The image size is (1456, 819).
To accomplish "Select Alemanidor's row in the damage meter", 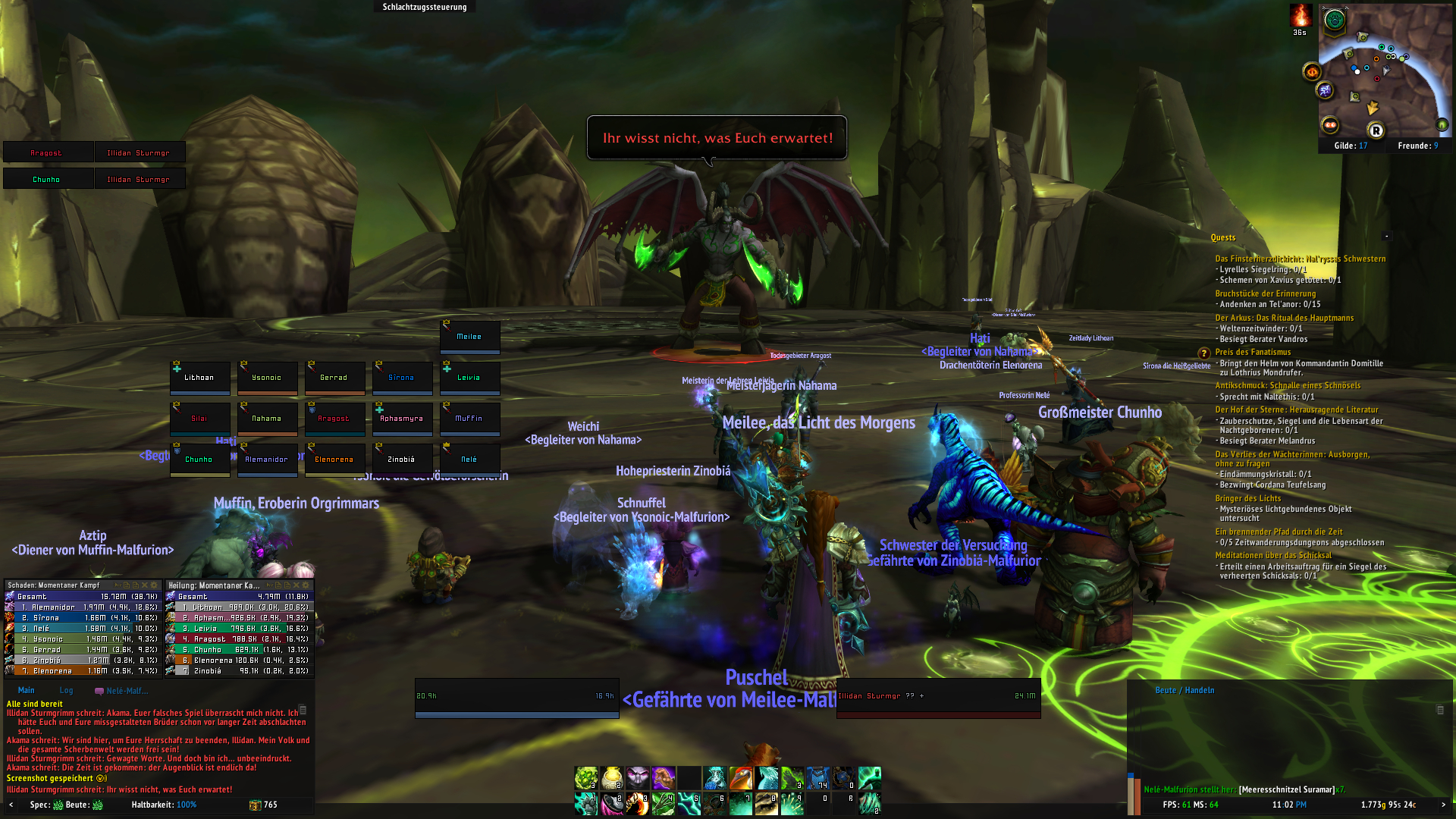I will click(x=83, y=607).
